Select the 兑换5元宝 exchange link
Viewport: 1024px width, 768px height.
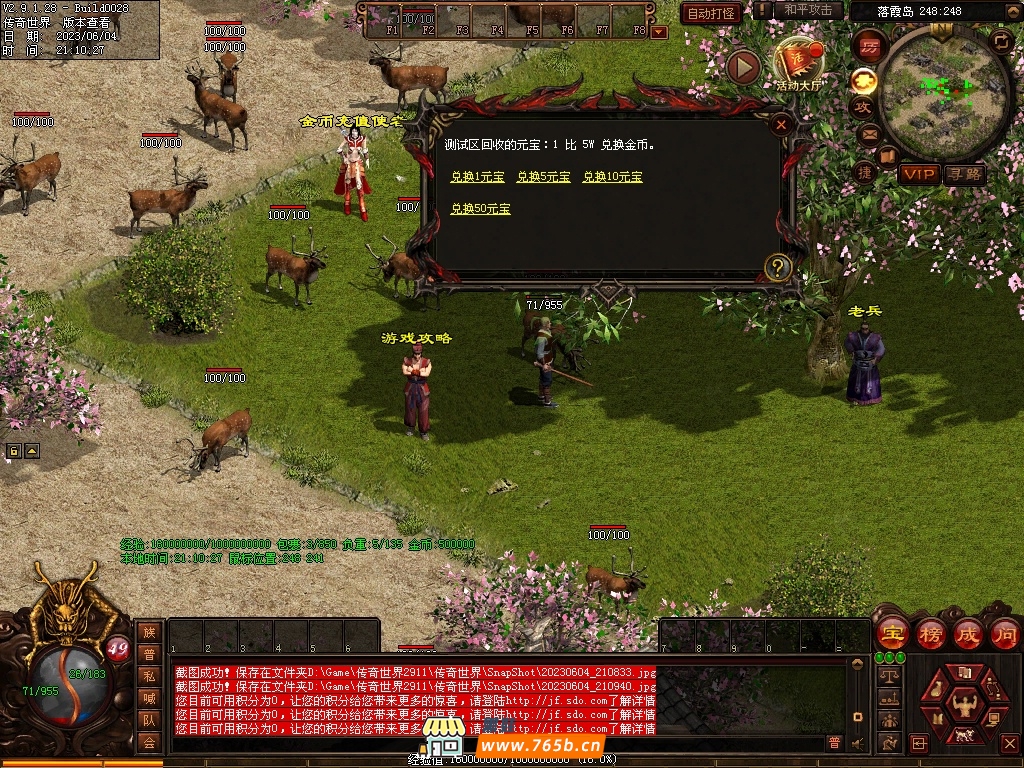coord(543,177)
